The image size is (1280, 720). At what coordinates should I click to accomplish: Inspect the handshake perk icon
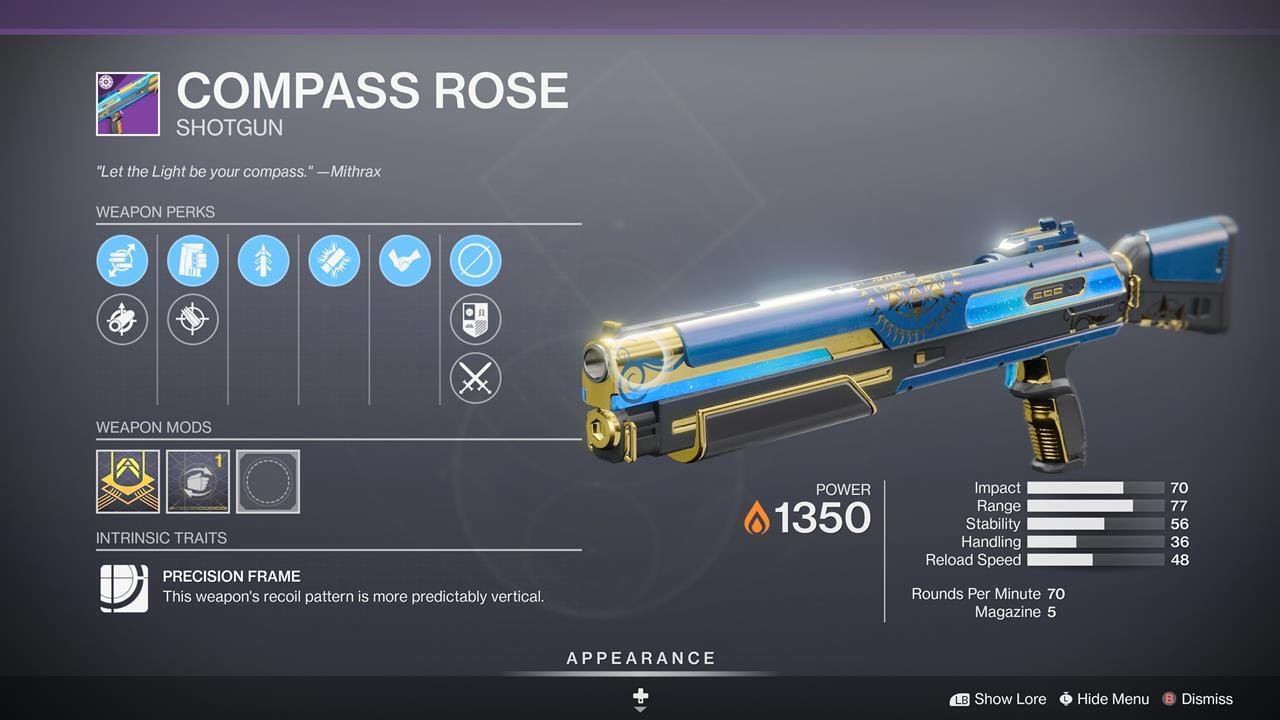(405, 261)
